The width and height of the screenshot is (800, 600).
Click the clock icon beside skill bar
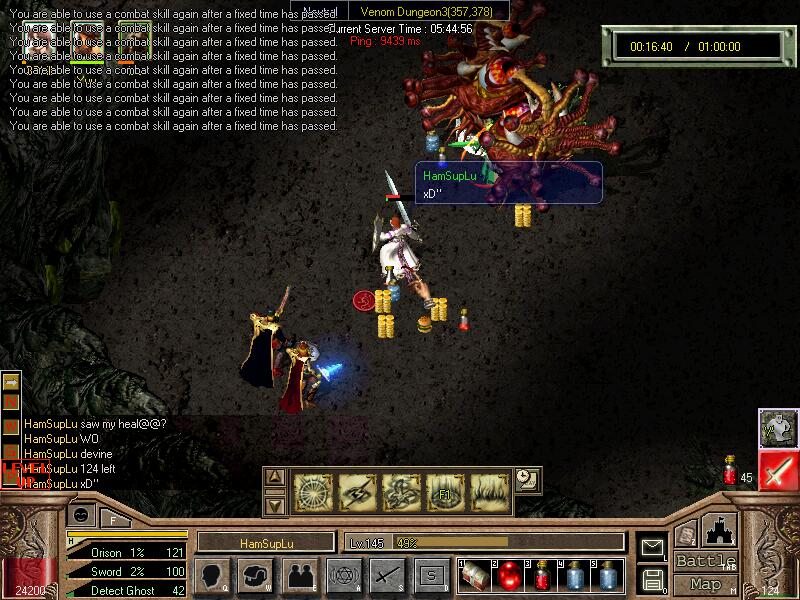click(x=528, y=480)
